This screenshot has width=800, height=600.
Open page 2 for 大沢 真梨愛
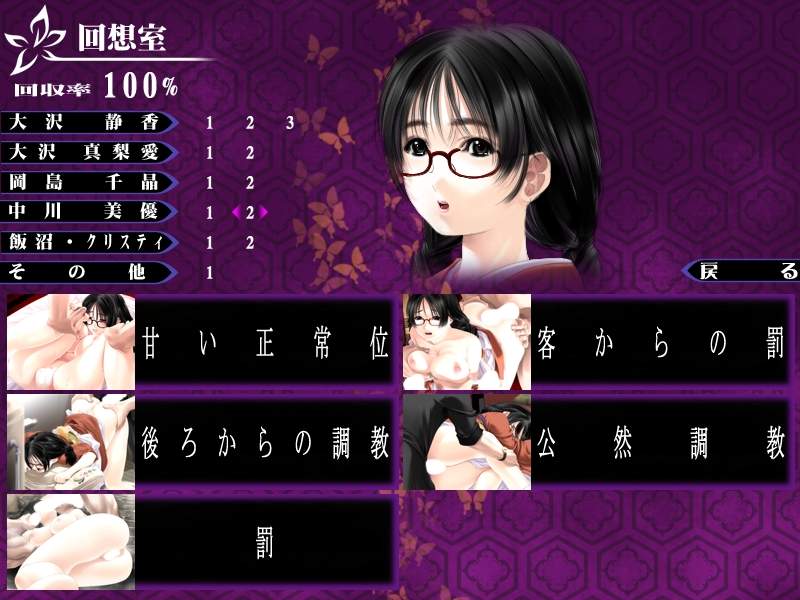(250, 153)
